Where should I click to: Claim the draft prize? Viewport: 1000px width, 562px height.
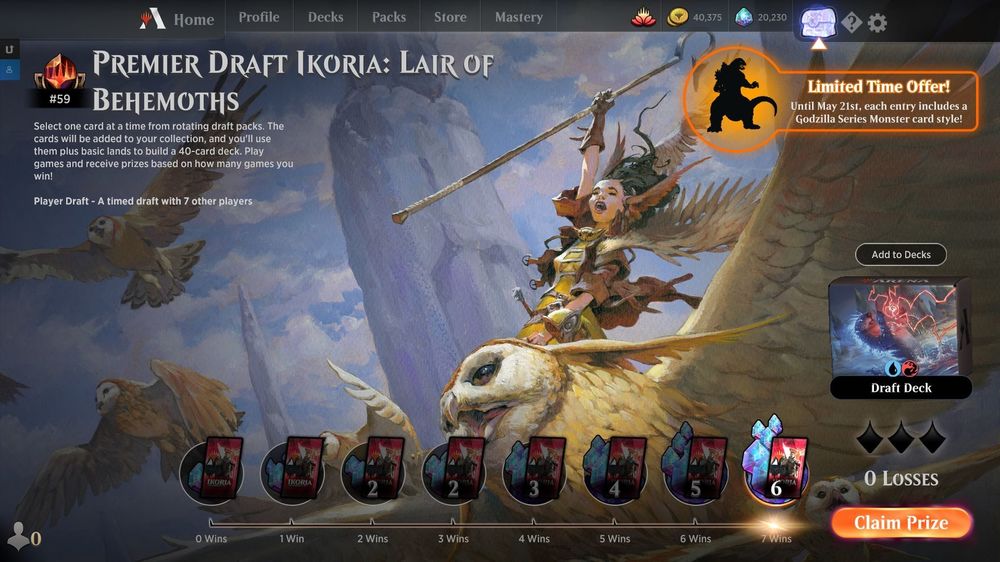(x=900, y=522)
